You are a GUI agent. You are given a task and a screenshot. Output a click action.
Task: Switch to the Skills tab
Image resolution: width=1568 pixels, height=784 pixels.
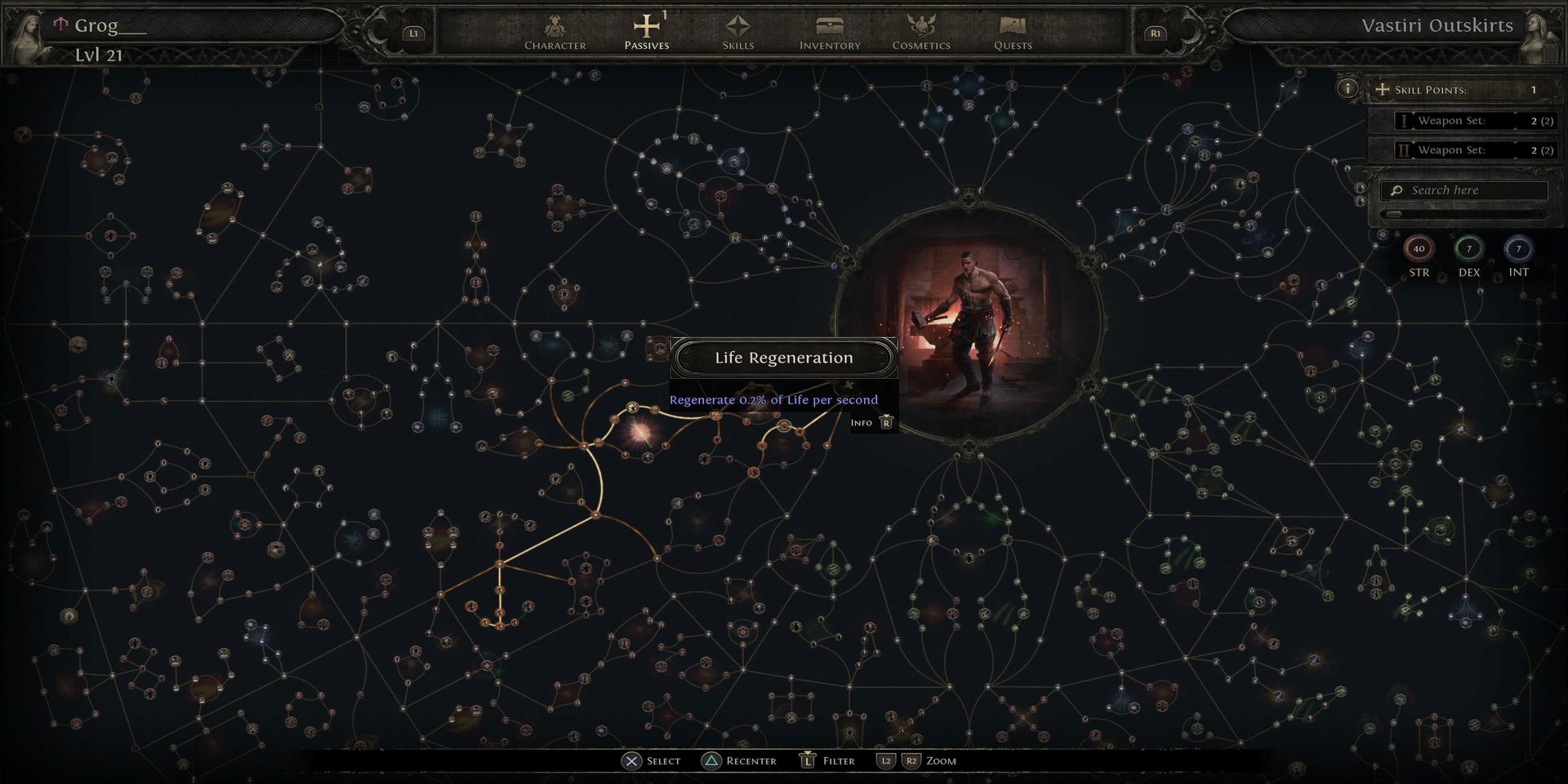tap(737, 33)
